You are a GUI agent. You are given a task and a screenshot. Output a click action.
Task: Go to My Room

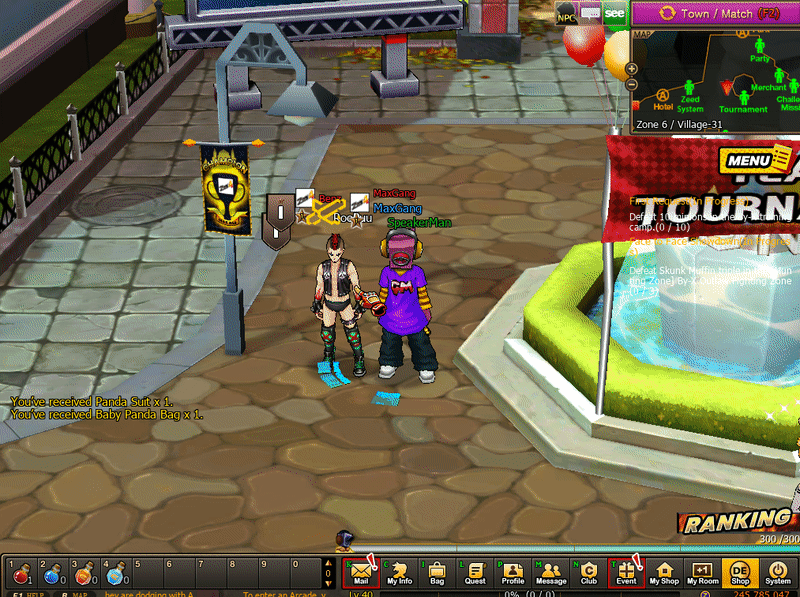tap(702, 573)
